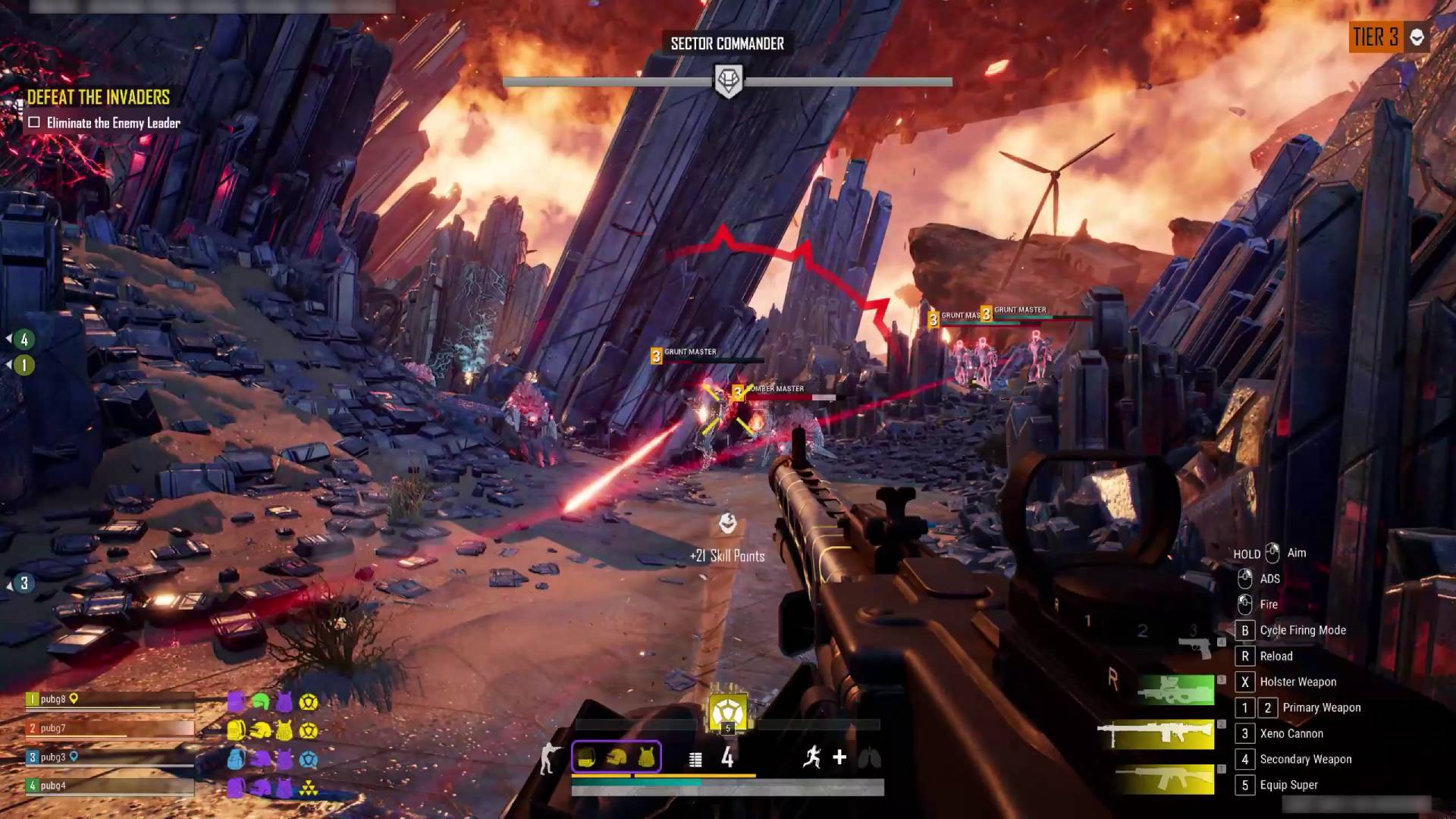1456x819 pixels.
Task: Click the lungs stamina icon
Action: click(872, 758)
